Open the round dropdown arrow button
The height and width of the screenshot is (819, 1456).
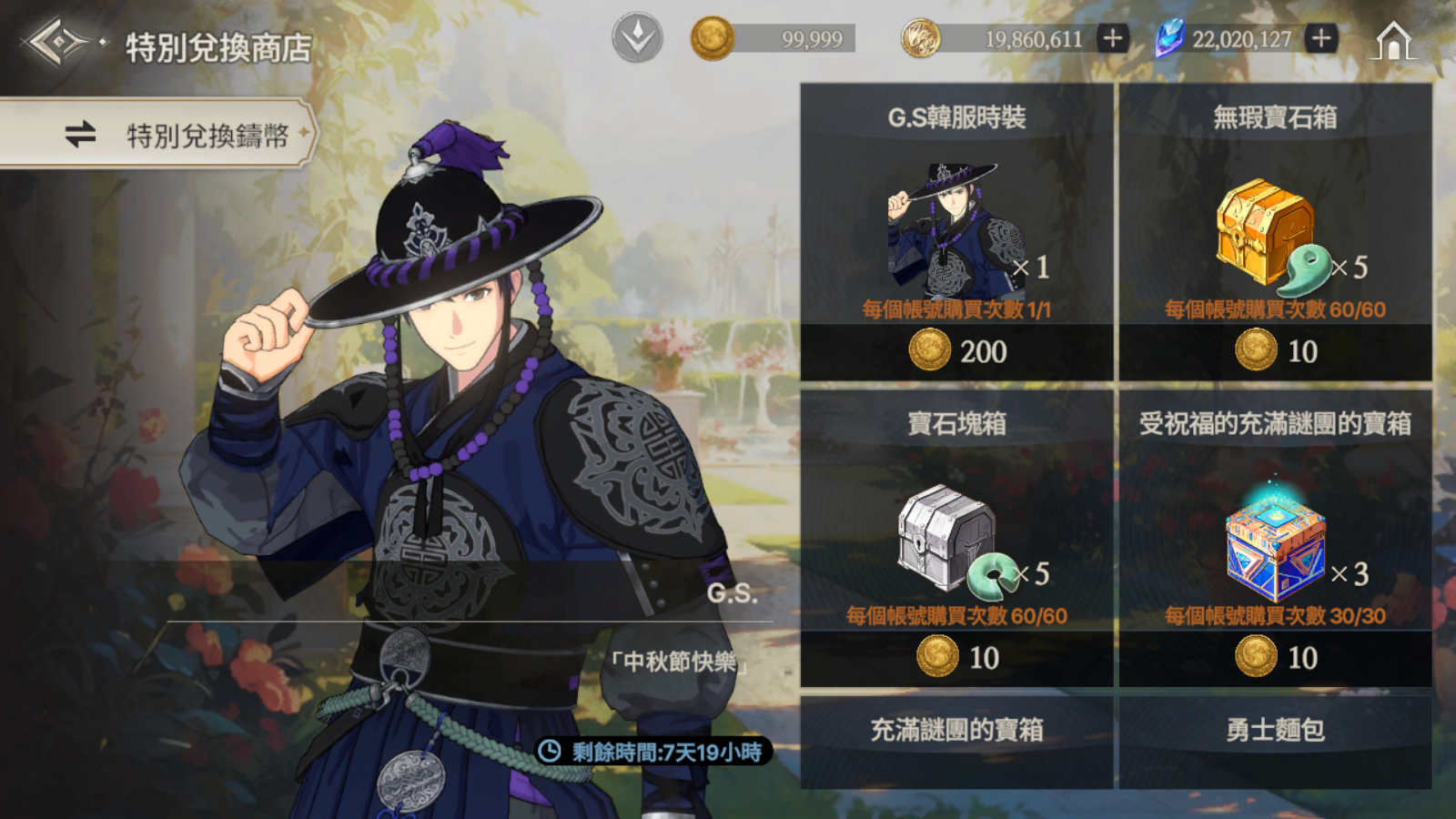point(637,38)
